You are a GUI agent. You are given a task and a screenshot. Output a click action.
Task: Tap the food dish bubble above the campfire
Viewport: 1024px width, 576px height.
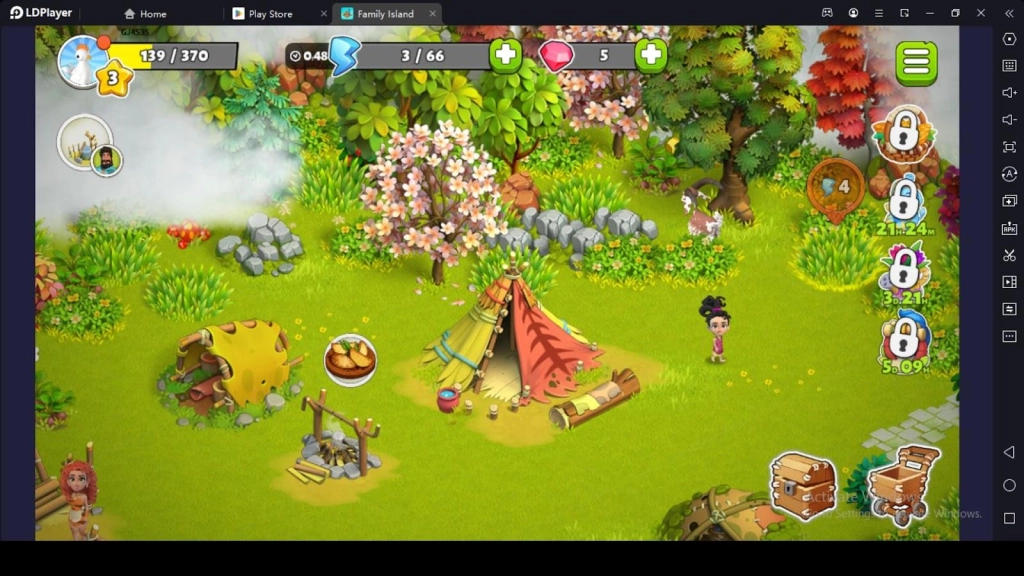(350, 360)
